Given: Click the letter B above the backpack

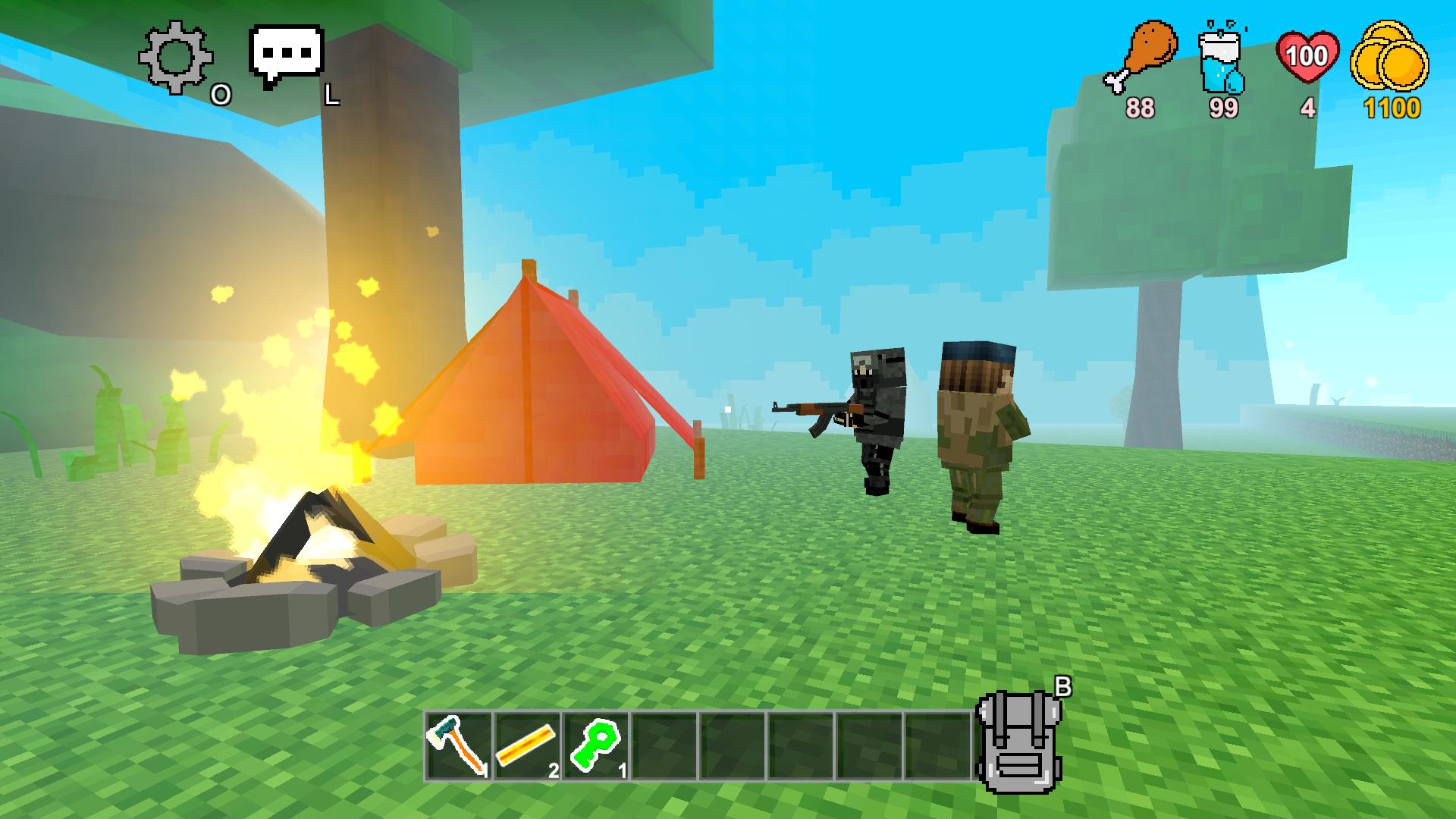Looking at the screenshot, I should [1062, 684].
